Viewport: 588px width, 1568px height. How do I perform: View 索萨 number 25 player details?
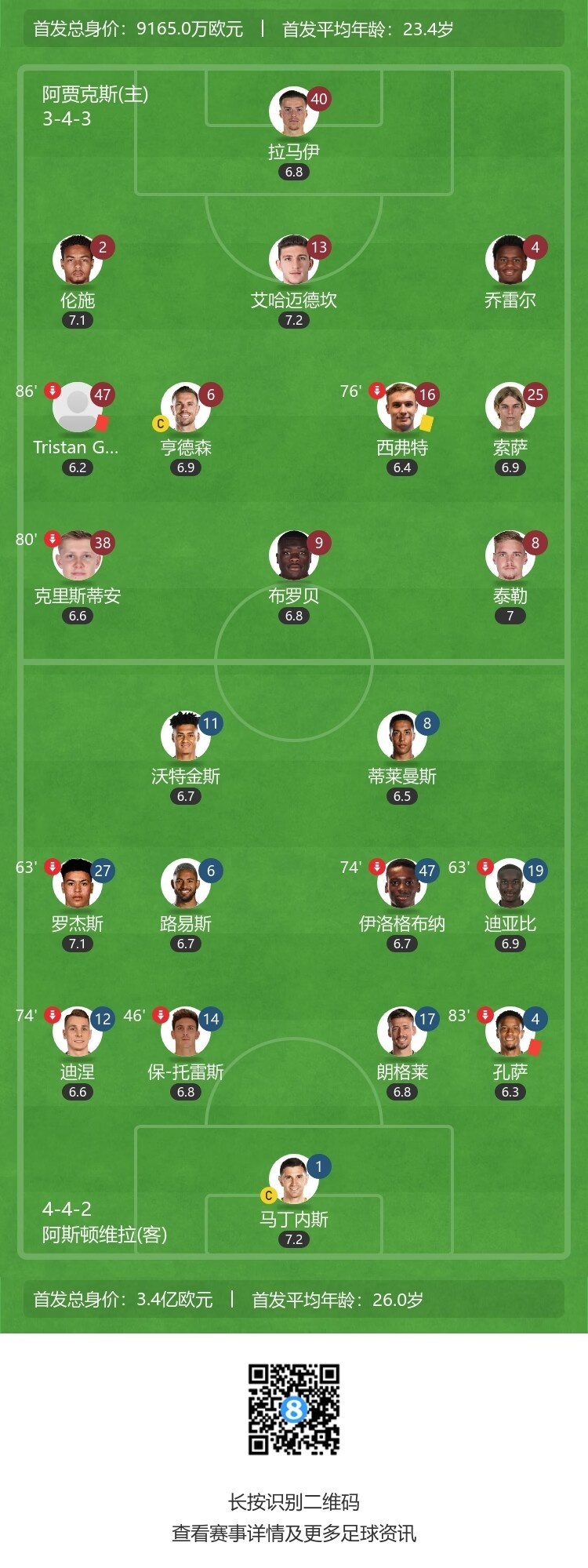click(510, 408)
